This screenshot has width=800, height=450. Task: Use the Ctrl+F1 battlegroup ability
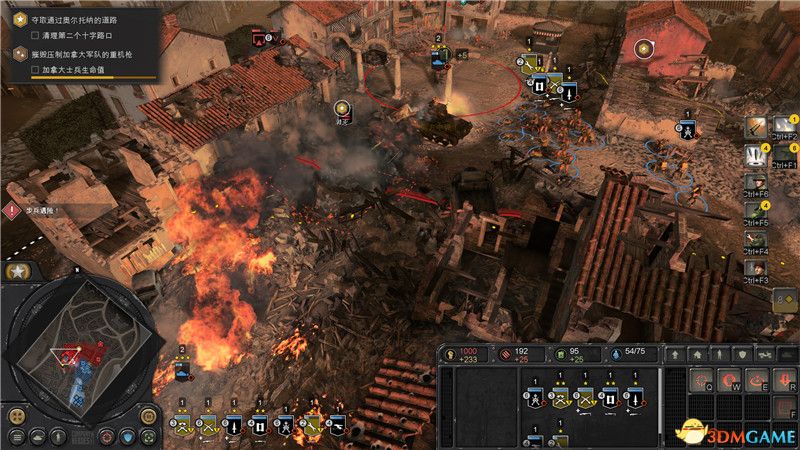756,154
